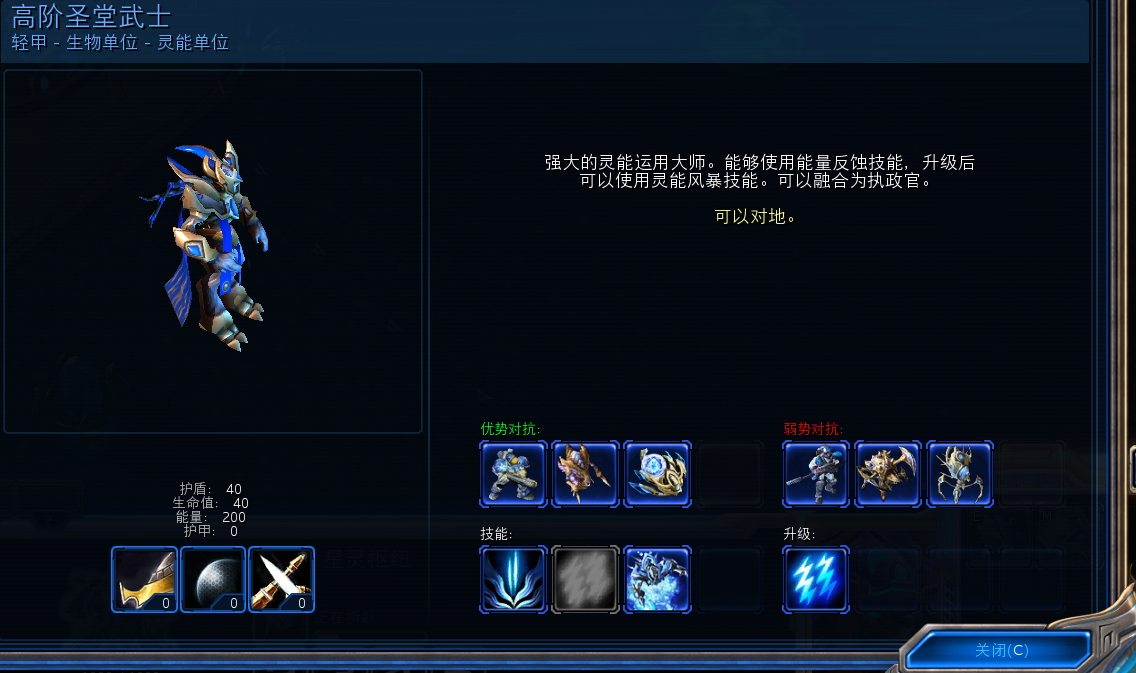This screenshot has width=1136, height=673.
Task: Select the hexagon shield sphere upgrade icon
Action: 213,579
